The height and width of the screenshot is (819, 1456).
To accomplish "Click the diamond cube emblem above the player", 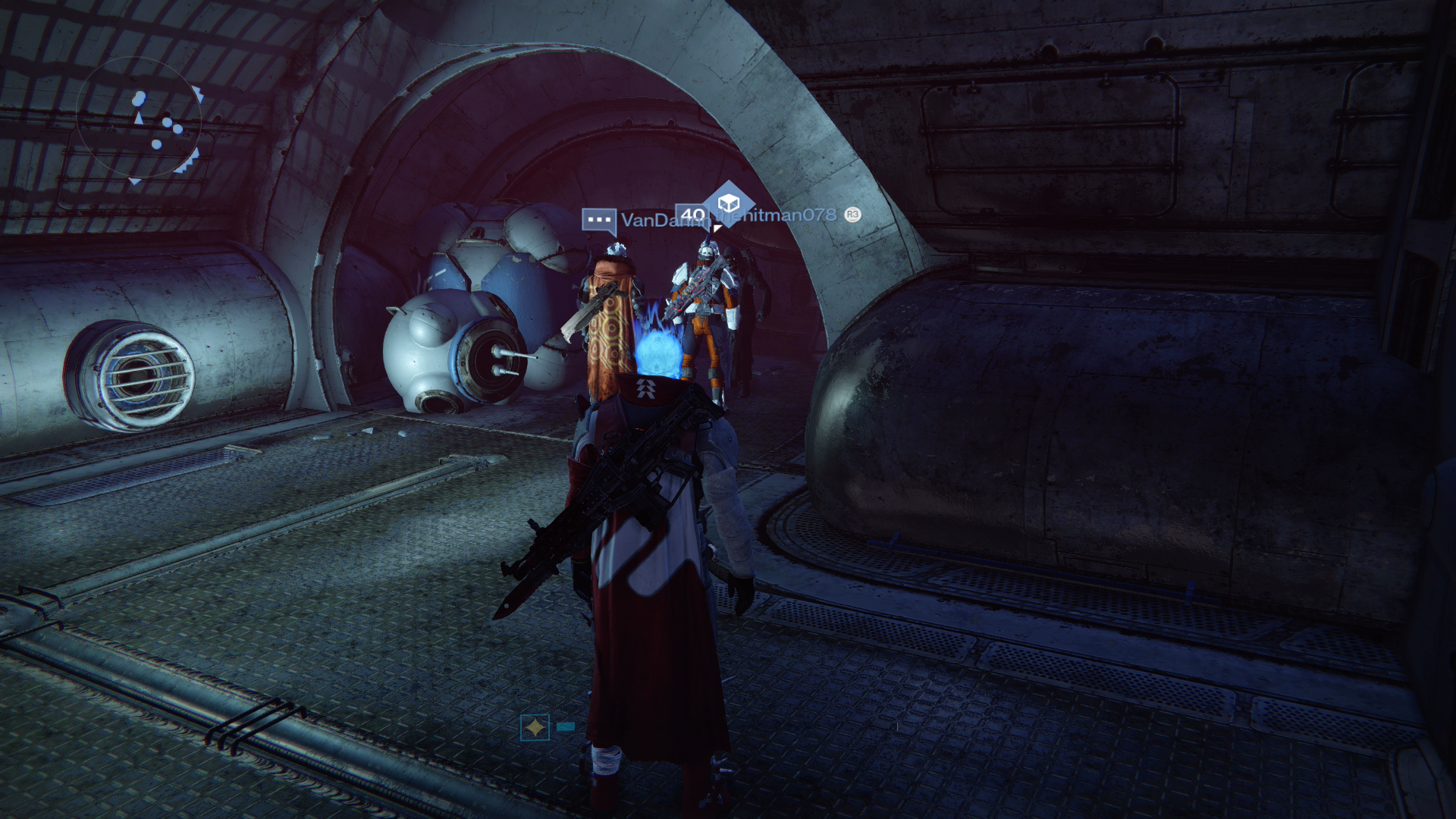I will click(728, 203).
